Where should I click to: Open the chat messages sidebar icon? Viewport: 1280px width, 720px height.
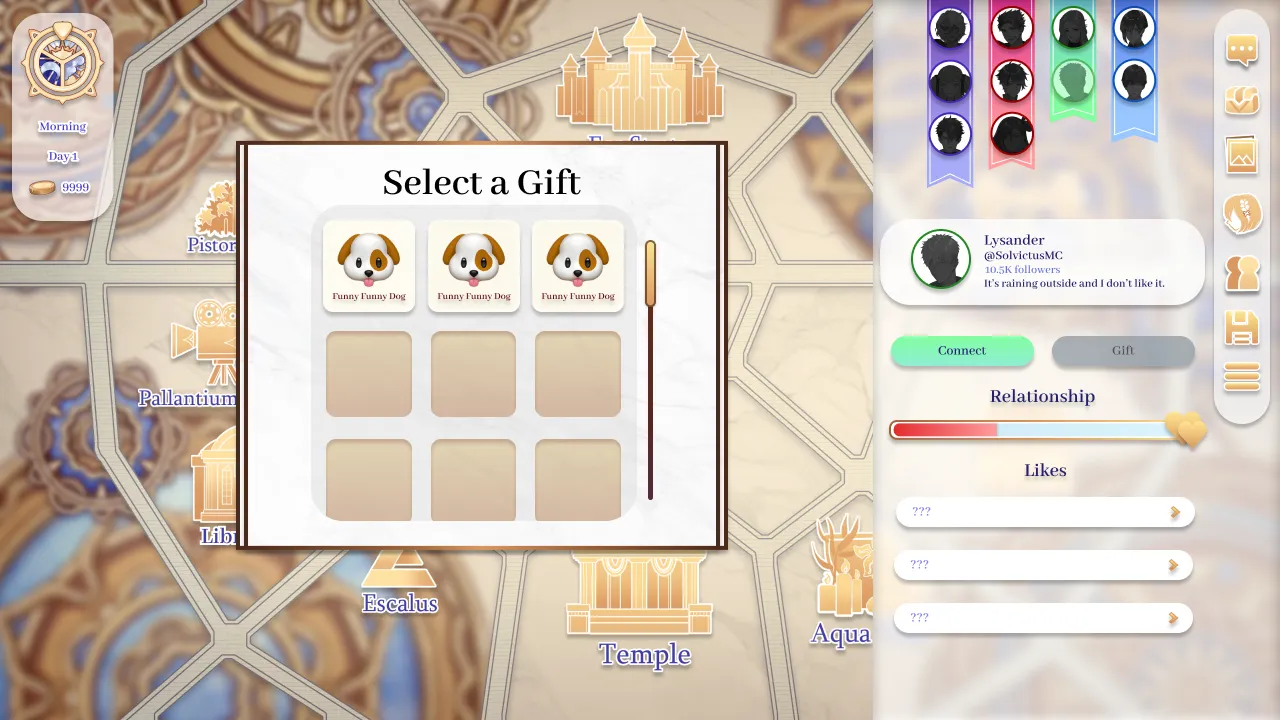(1241, 50)
